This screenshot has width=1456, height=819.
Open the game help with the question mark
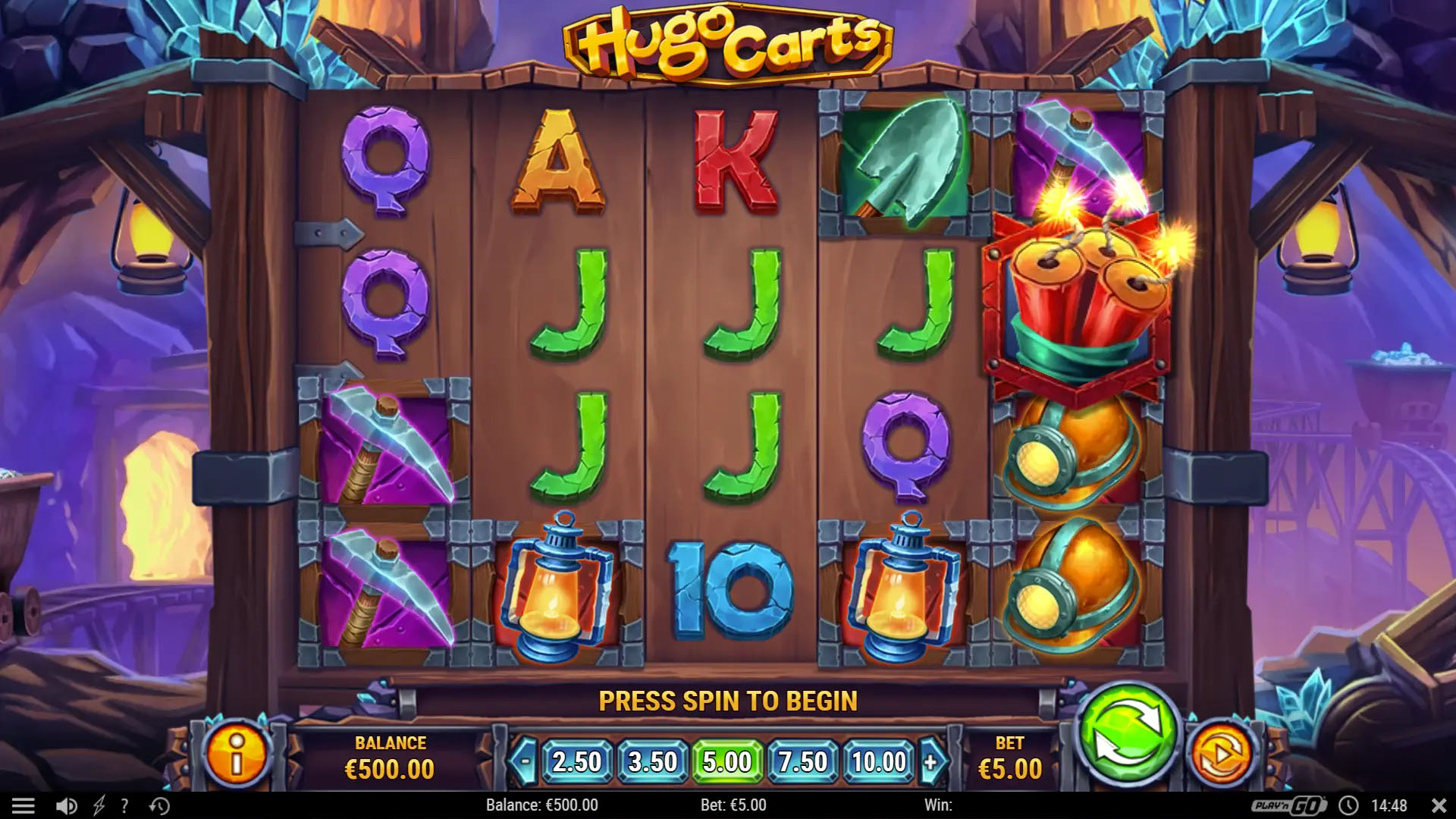pos(124,806)
